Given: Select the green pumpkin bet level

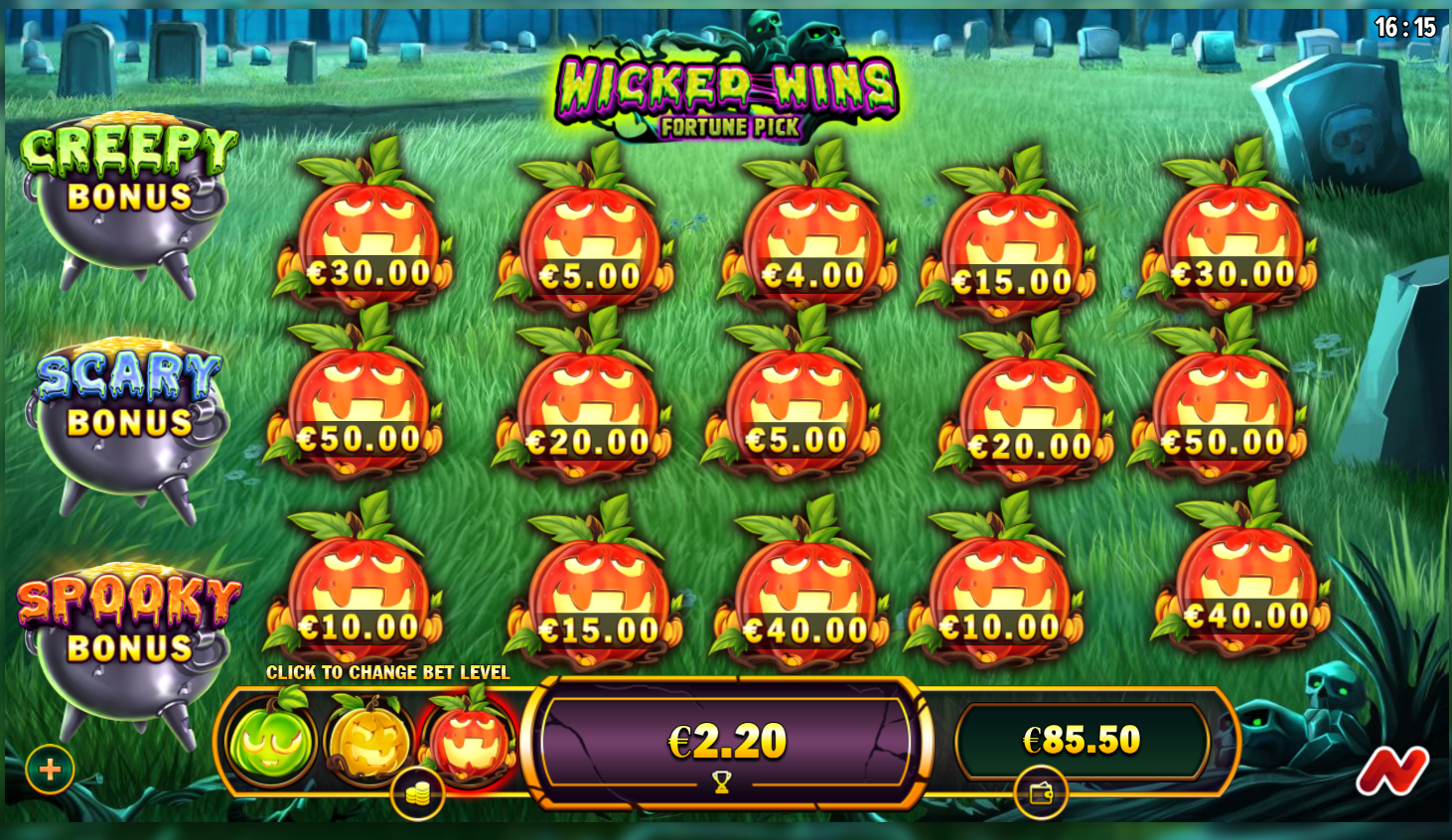Looking at the screenshot, I should coord(270,741).
